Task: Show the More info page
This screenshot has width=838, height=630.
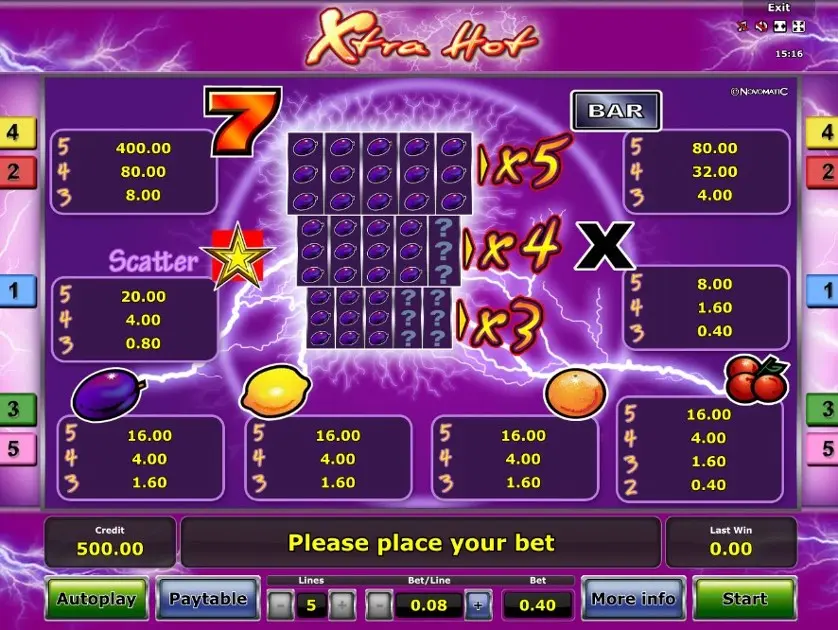Action: [x=633, y=599]
